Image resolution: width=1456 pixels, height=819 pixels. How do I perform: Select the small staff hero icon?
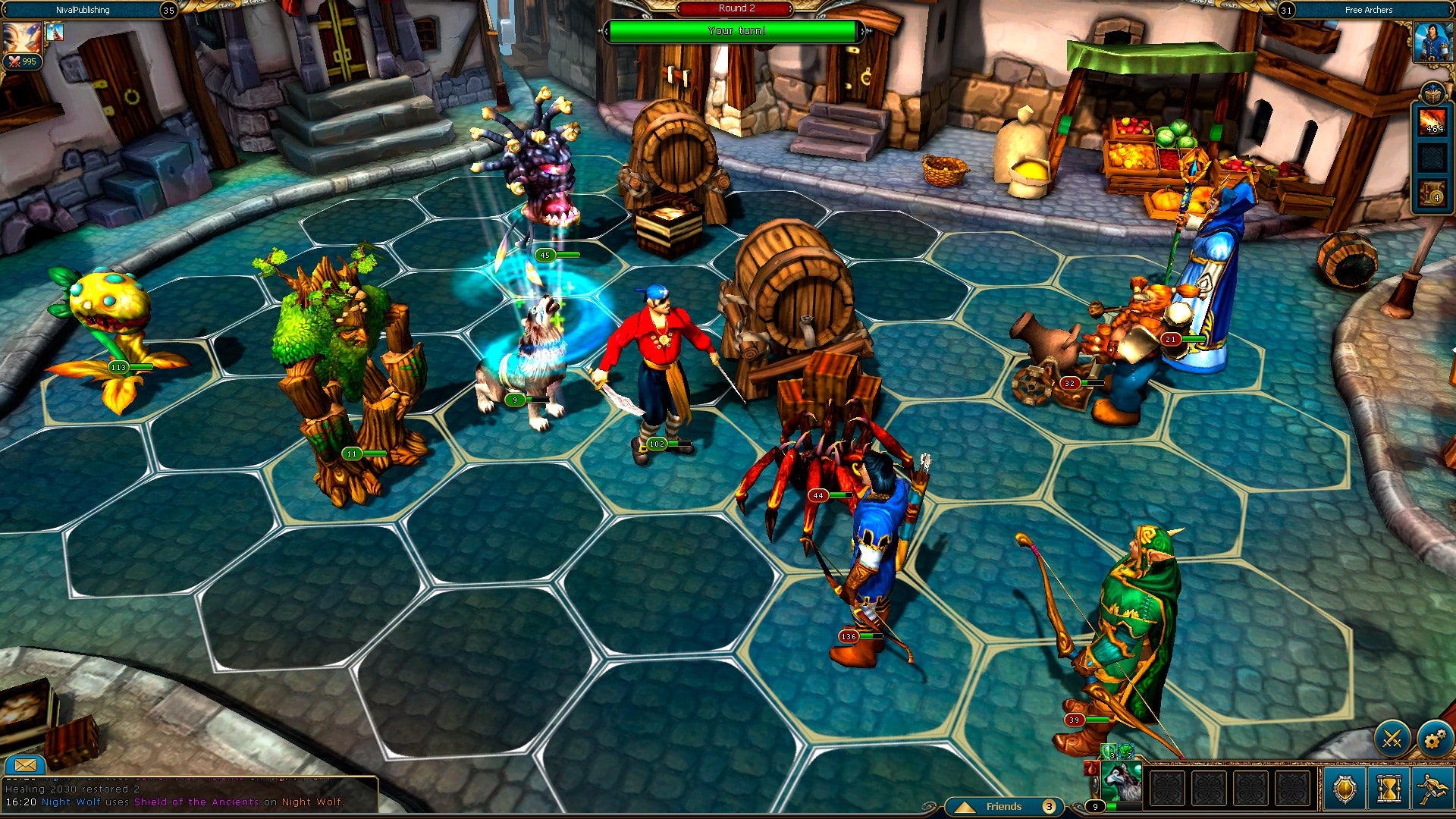[x=55, y=32]
